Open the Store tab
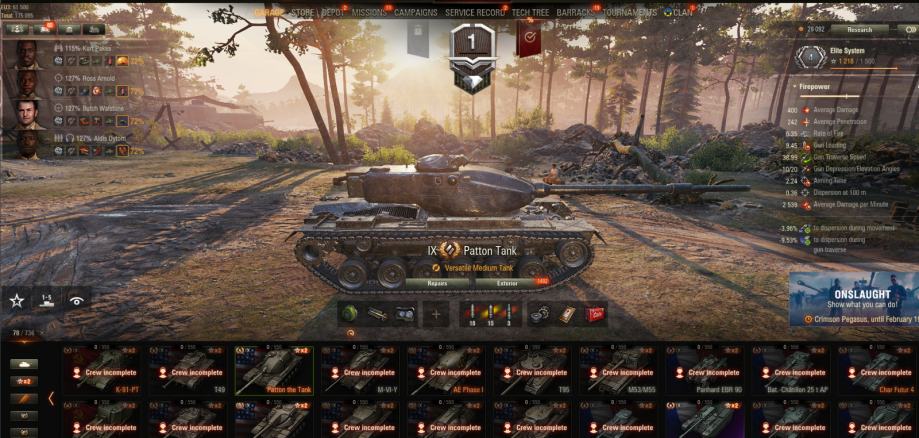Screen dimensions: 919x438 coord(302,13)
